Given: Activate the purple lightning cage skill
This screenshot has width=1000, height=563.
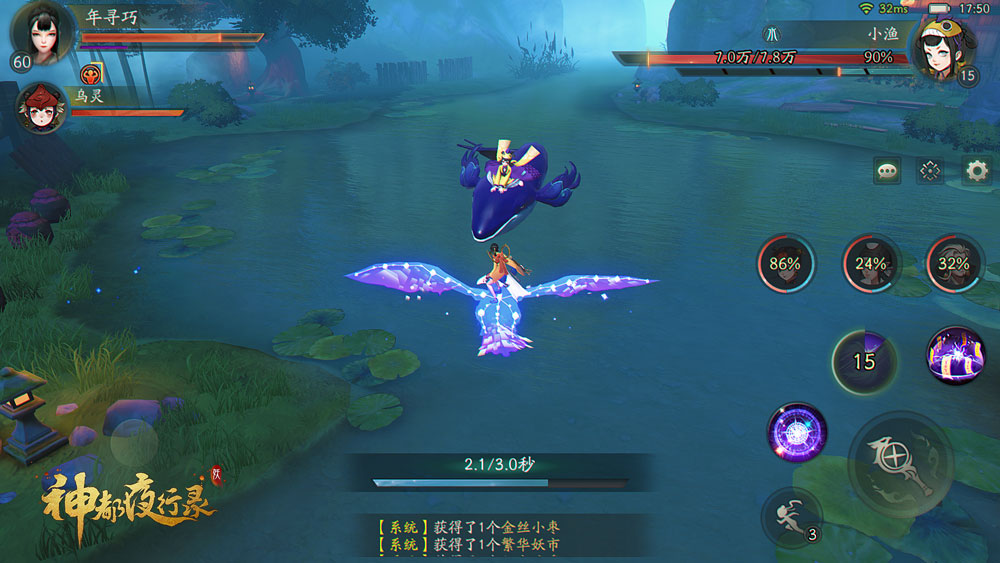Looking at the screenshot, I should click(x=954, y=356).
